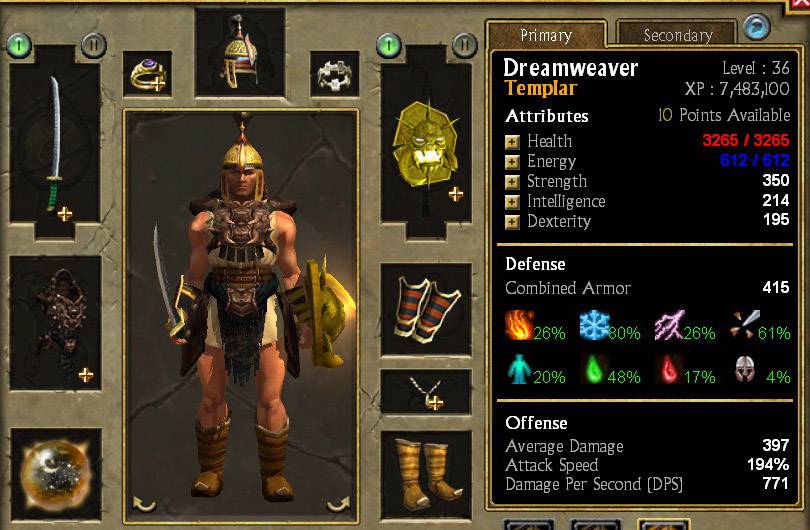Select the equipped boots slot
Image resolution: width=810 pixels, height=530 pixels.
click(425, 468)
